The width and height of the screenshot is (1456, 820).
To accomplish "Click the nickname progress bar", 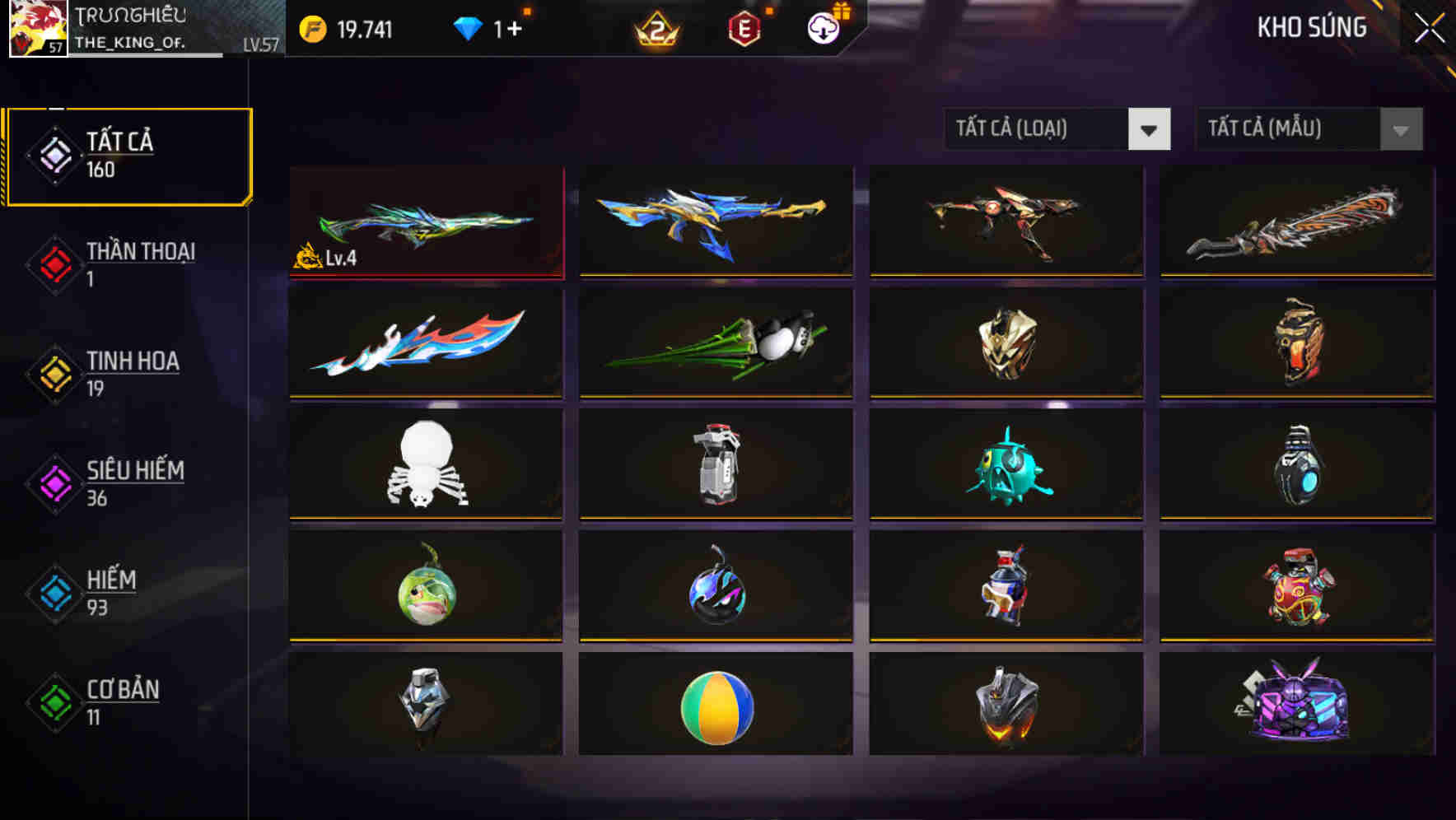I will 148,57.
